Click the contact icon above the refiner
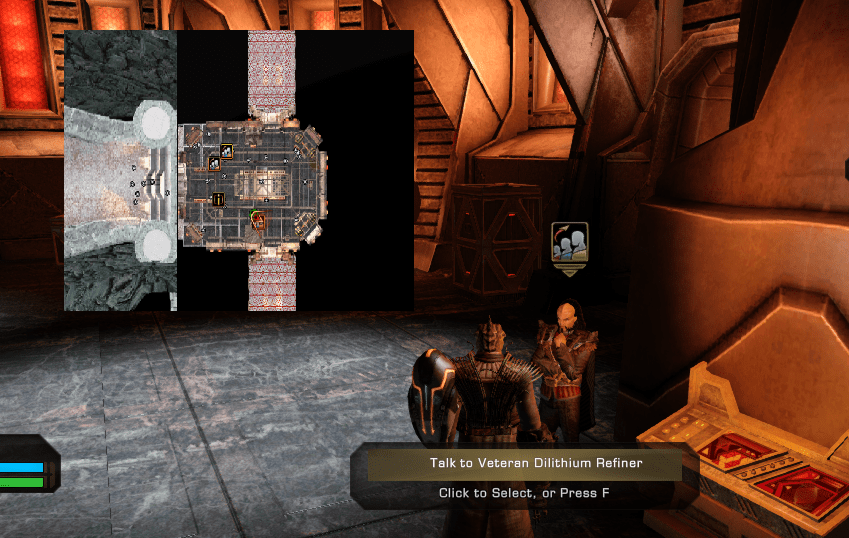849x538 pixels. coord(569,242)
